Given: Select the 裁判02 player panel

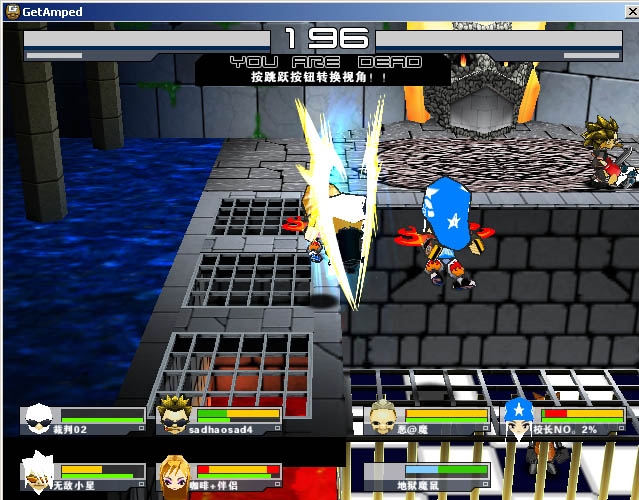Looking at the screenshot, I should coord(84,420).
